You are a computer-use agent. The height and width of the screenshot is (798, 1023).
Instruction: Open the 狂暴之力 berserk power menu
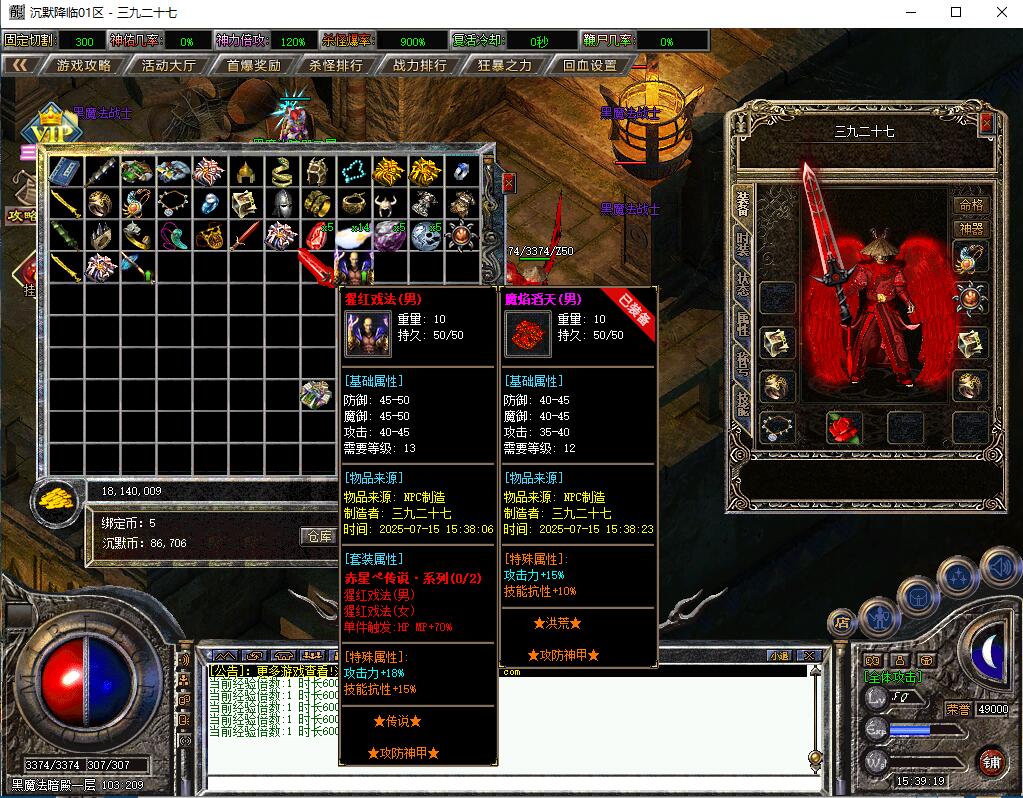[505, 65]
